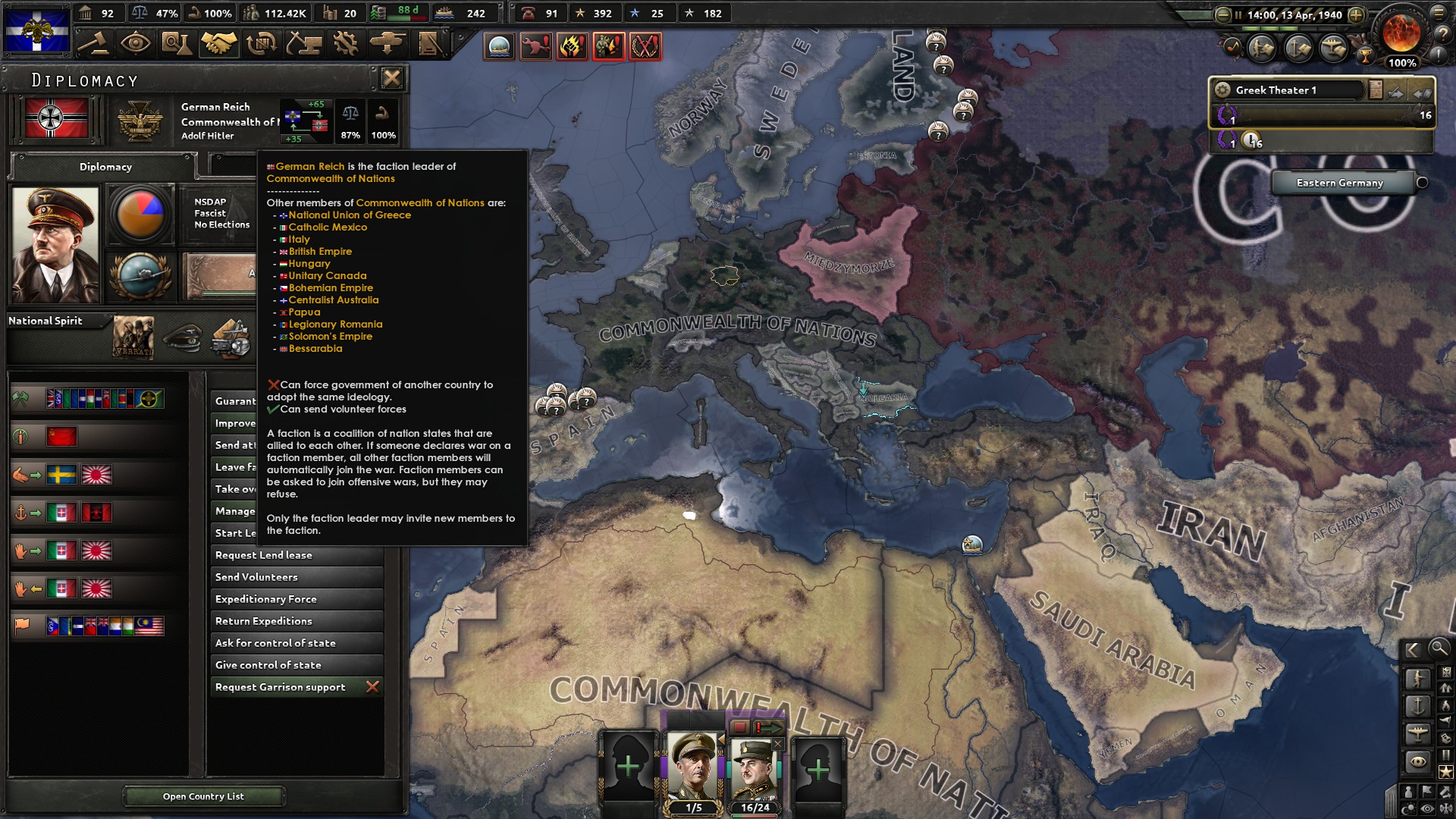
Task: Open the Politics menu with the gavel icon
Action: (97, 45)
